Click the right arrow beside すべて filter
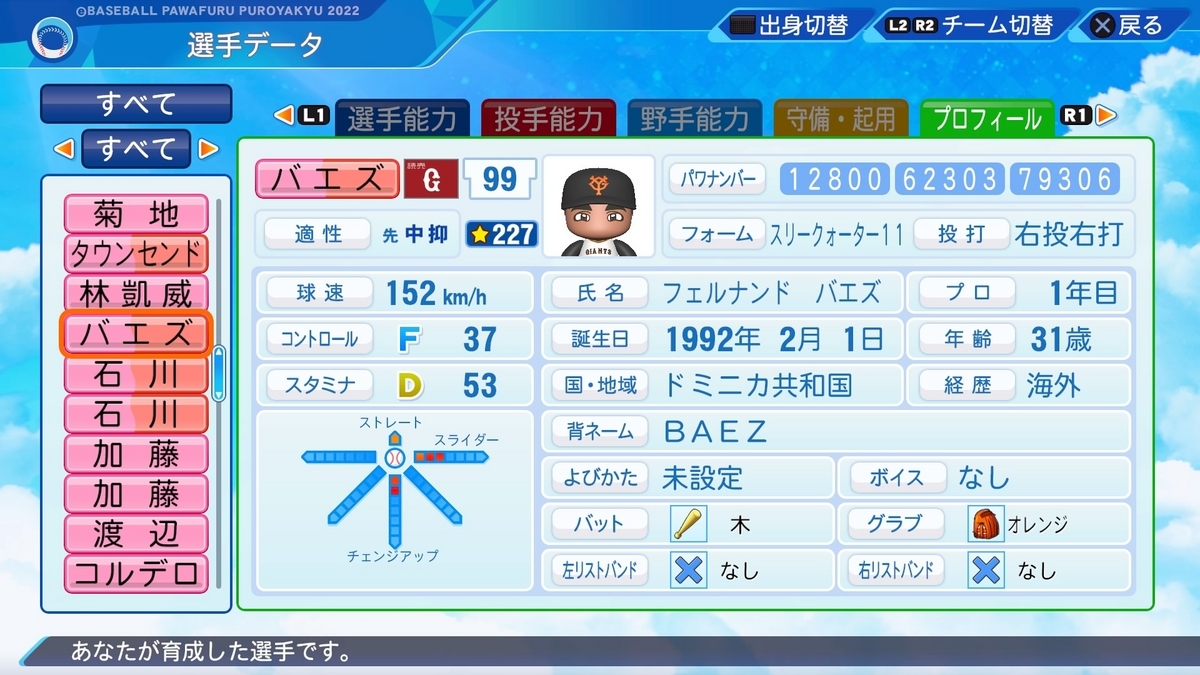Screen dimensions: 1200x675 pyautogui.click(x=208, y=149)
